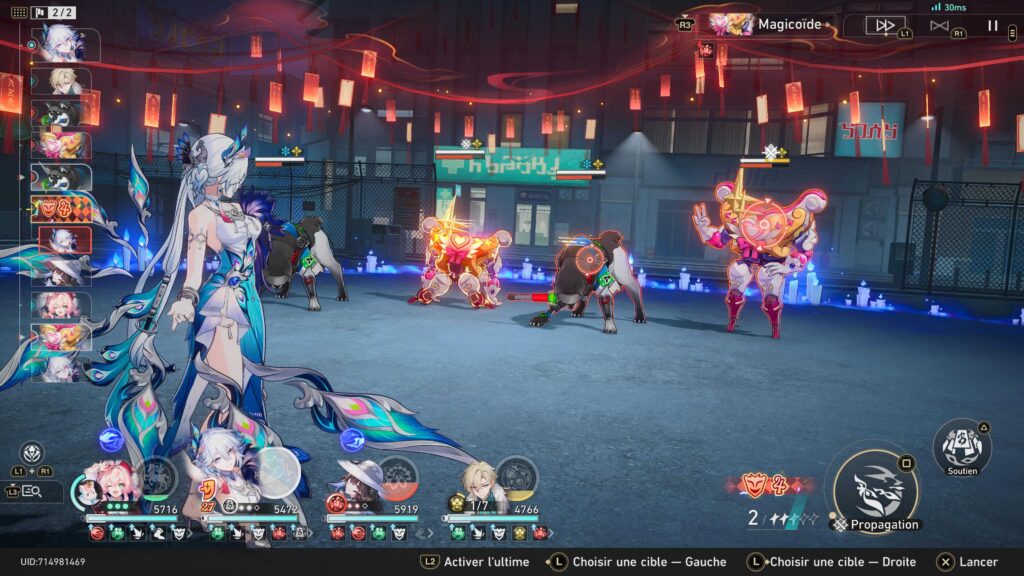Trigger the white-haired active character's ultimate
Image resolution: width=1024 pixels, height=576 pixels.
tap(278, 471)
